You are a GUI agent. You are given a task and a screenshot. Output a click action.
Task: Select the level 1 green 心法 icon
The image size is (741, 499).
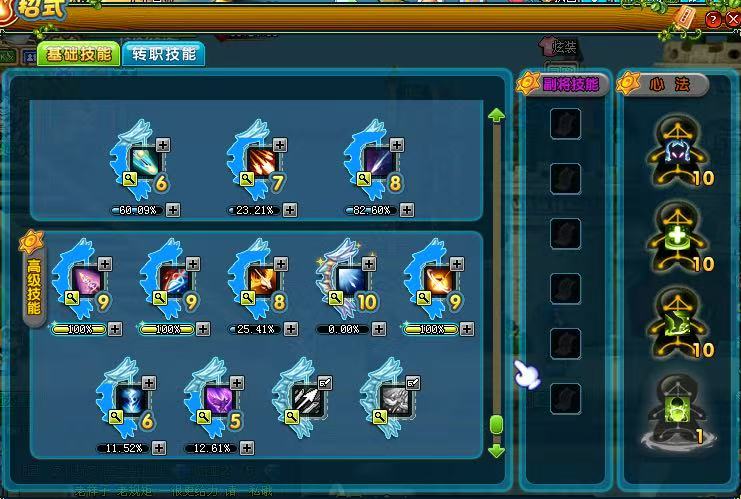(675, 411)
